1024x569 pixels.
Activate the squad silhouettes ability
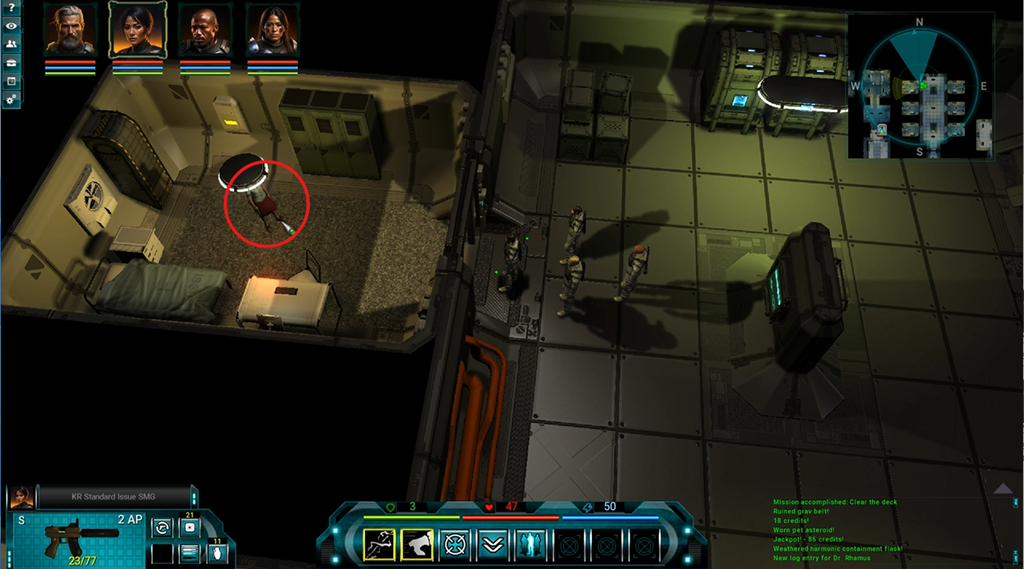pyautogui.click(x=531, y=545)
